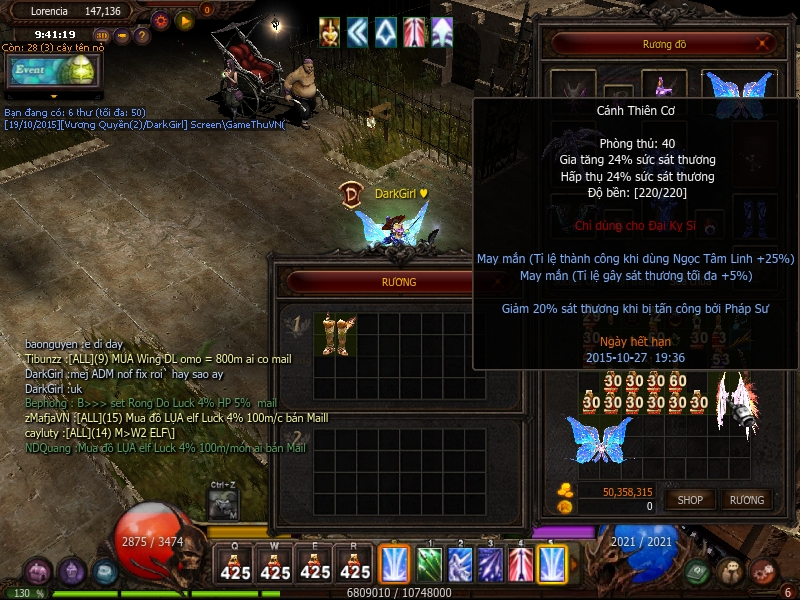Close the Rương đồ inventory window
The height and width of the screenshot is (600, 800).
tap(765, 43)
